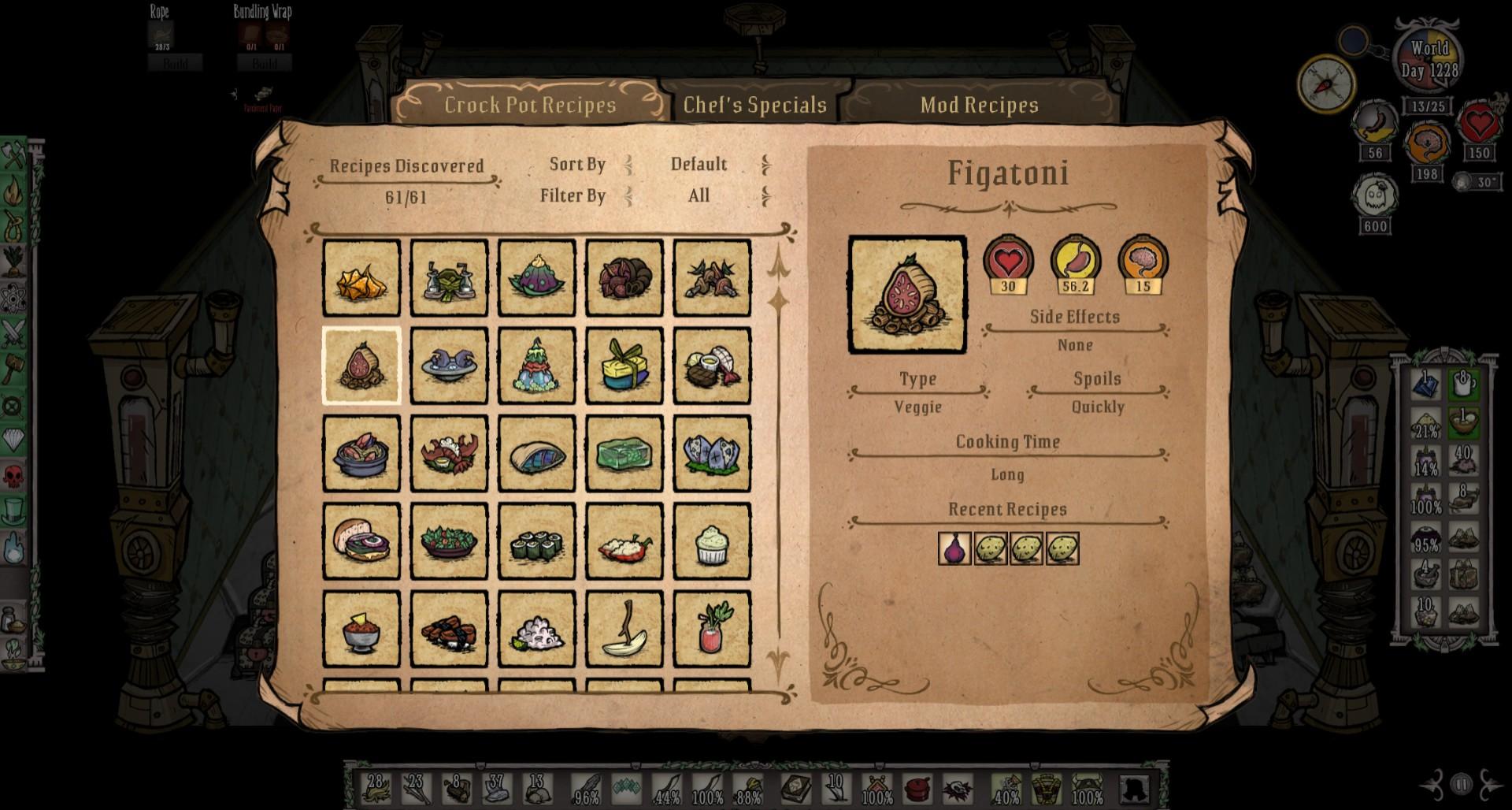The width and height of the screenshot is (1512, 810).
Task: Select the Crock Pot Recipes tab
Action: pos(530,105)
